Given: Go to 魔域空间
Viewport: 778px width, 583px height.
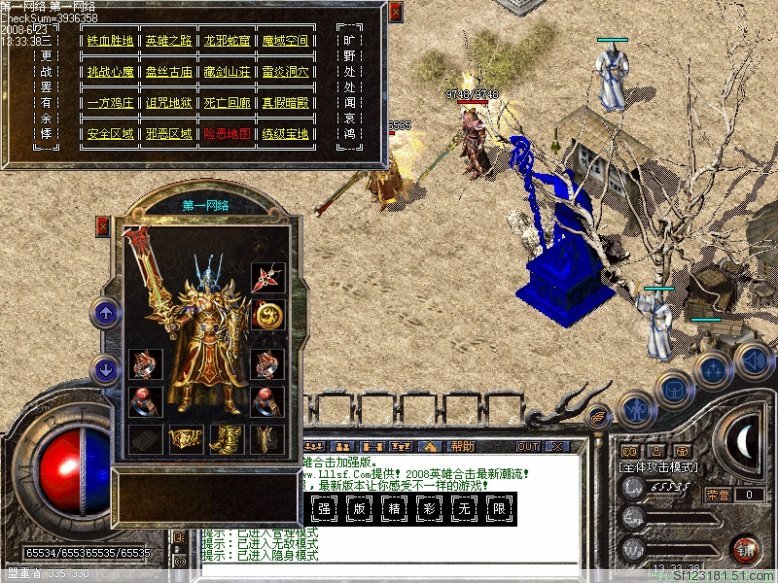Looking at the screenshot, I should pyautogui.click(x=285, y=41).
